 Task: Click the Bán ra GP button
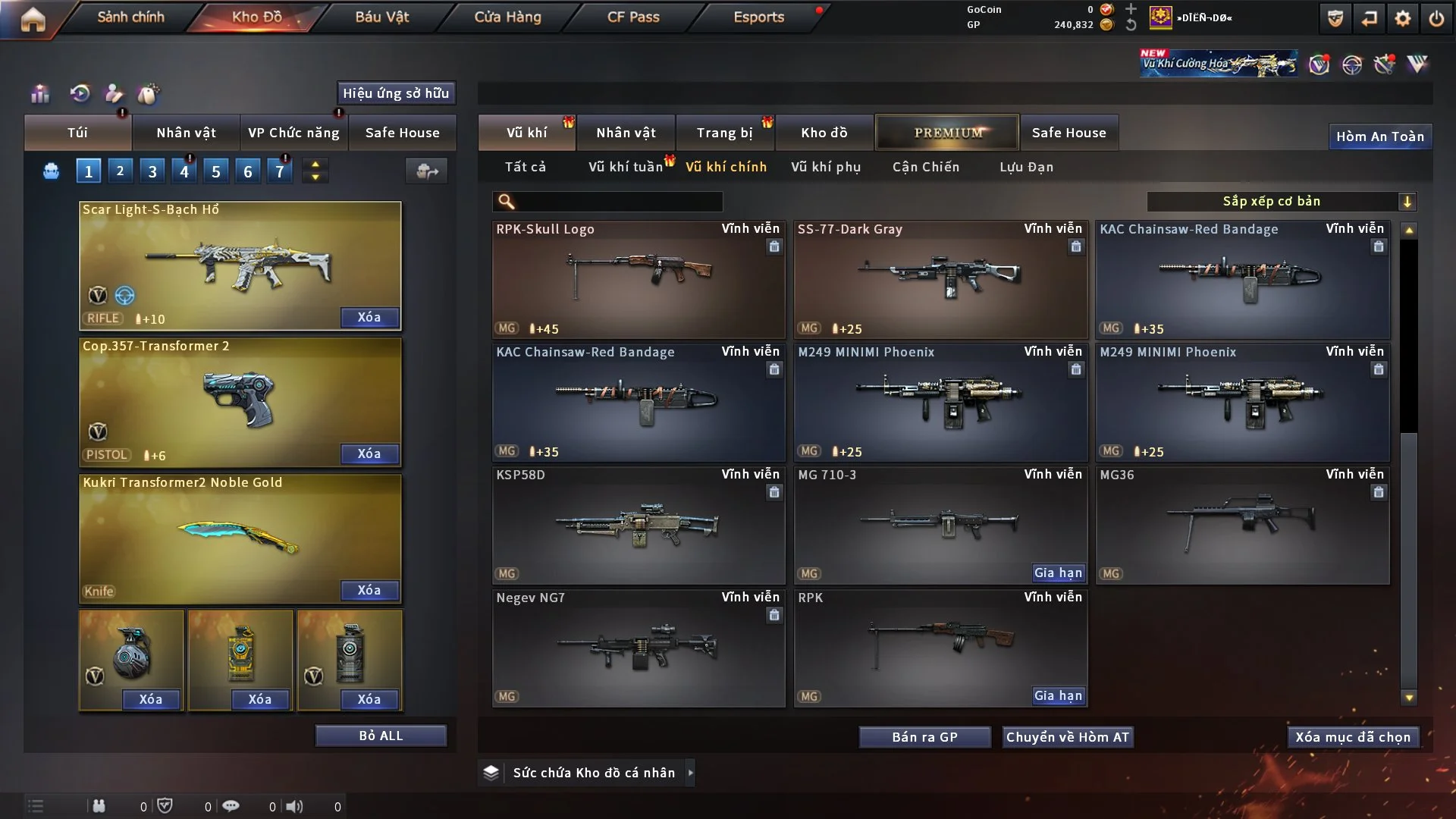924,737
